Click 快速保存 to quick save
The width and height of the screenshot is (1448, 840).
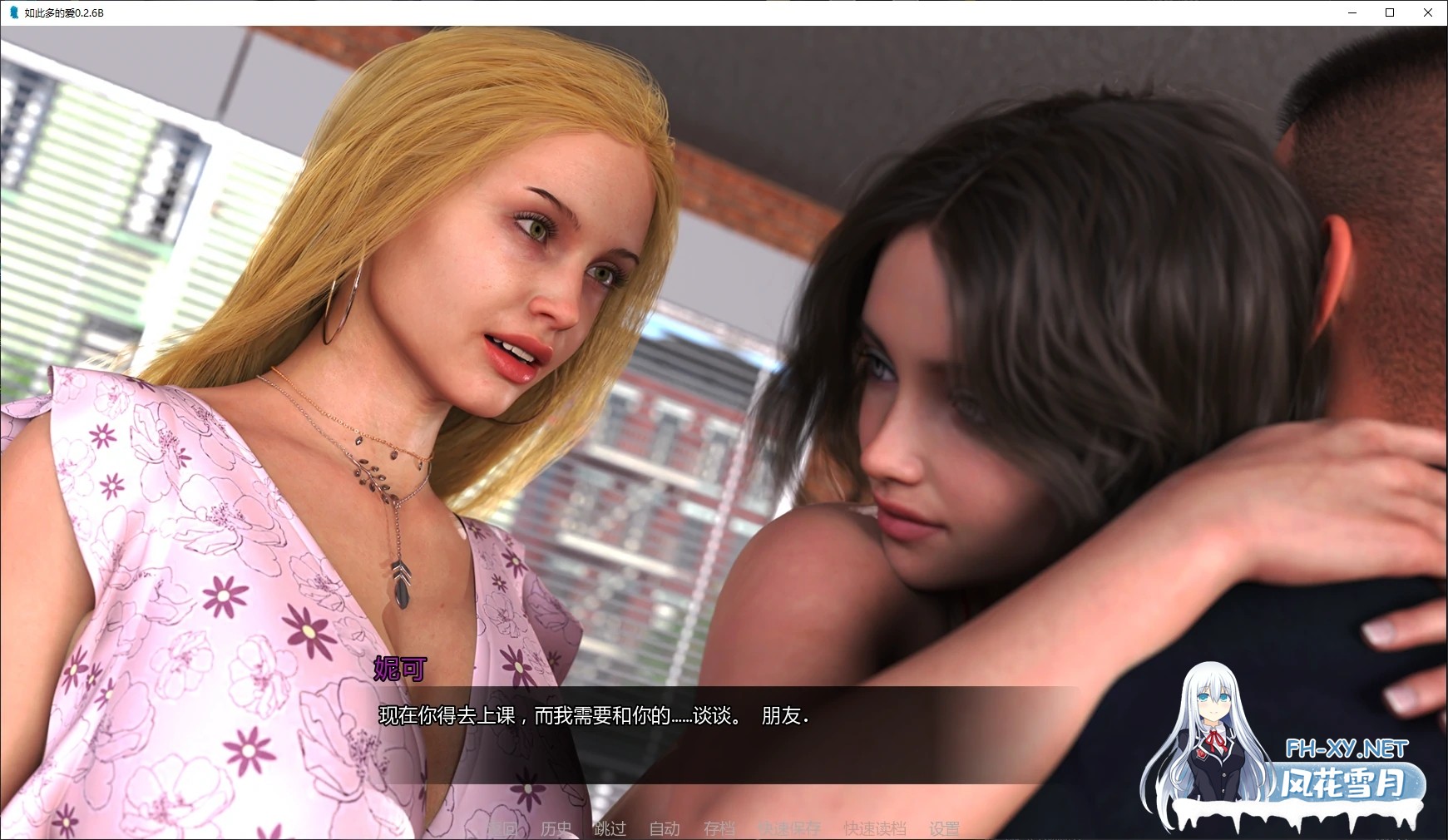(788, 828)
